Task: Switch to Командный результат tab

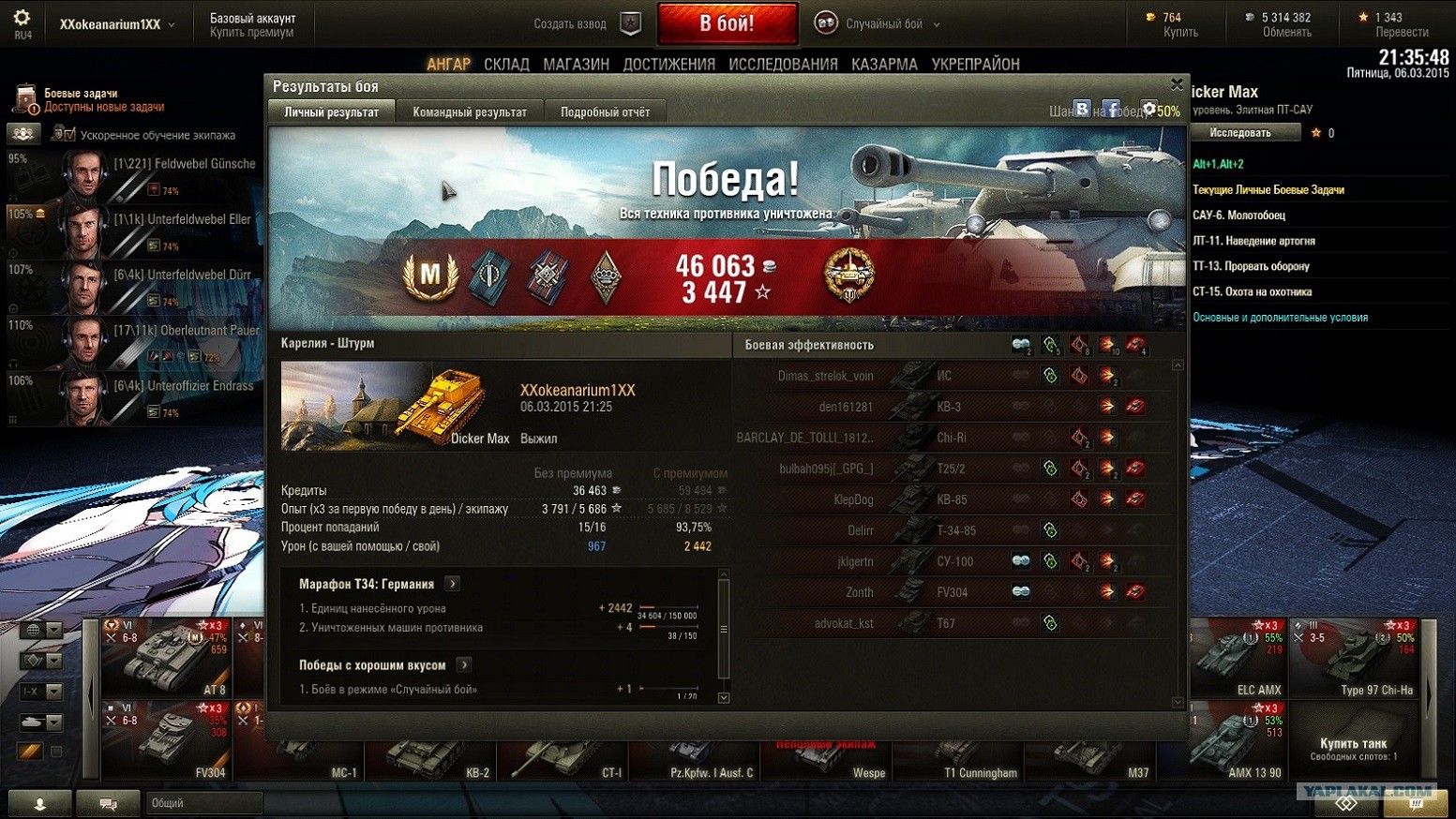Action: coord(470,112)
